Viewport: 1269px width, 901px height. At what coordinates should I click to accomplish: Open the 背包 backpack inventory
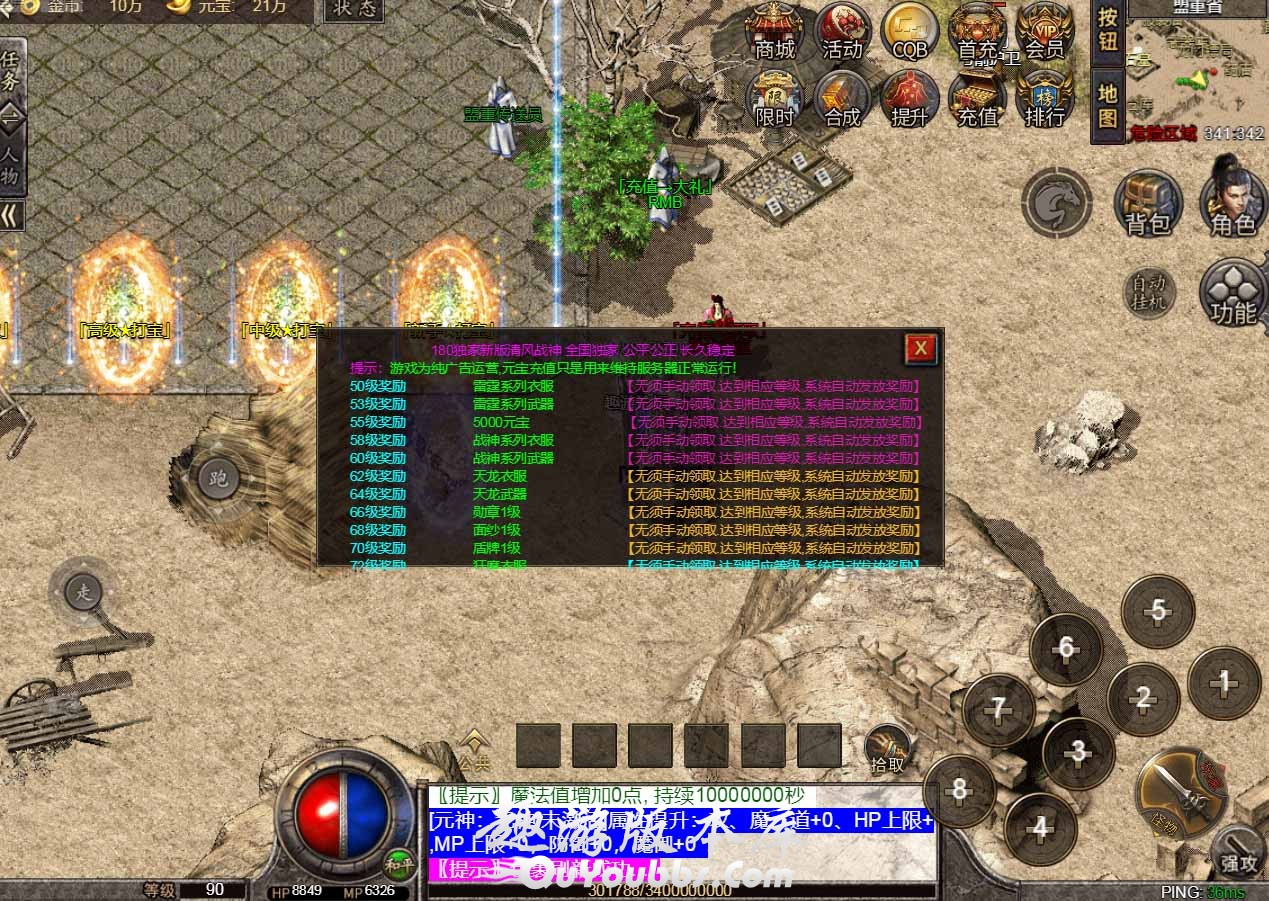pos(1147,203)
